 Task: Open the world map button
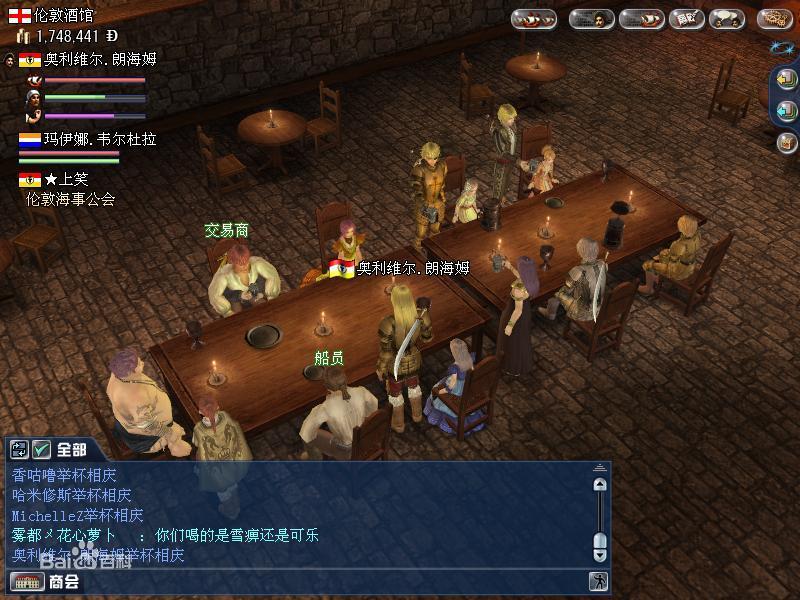pyautogui.click(x=774, y=19)
